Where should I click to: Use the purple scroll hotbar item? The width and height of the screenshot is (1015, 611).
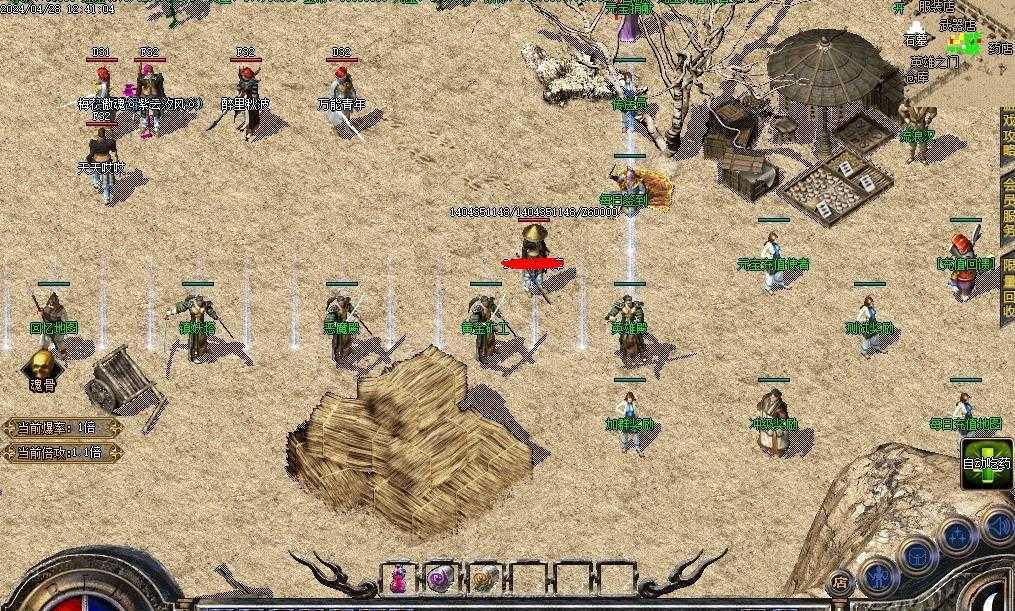click(x=441, y=579)
